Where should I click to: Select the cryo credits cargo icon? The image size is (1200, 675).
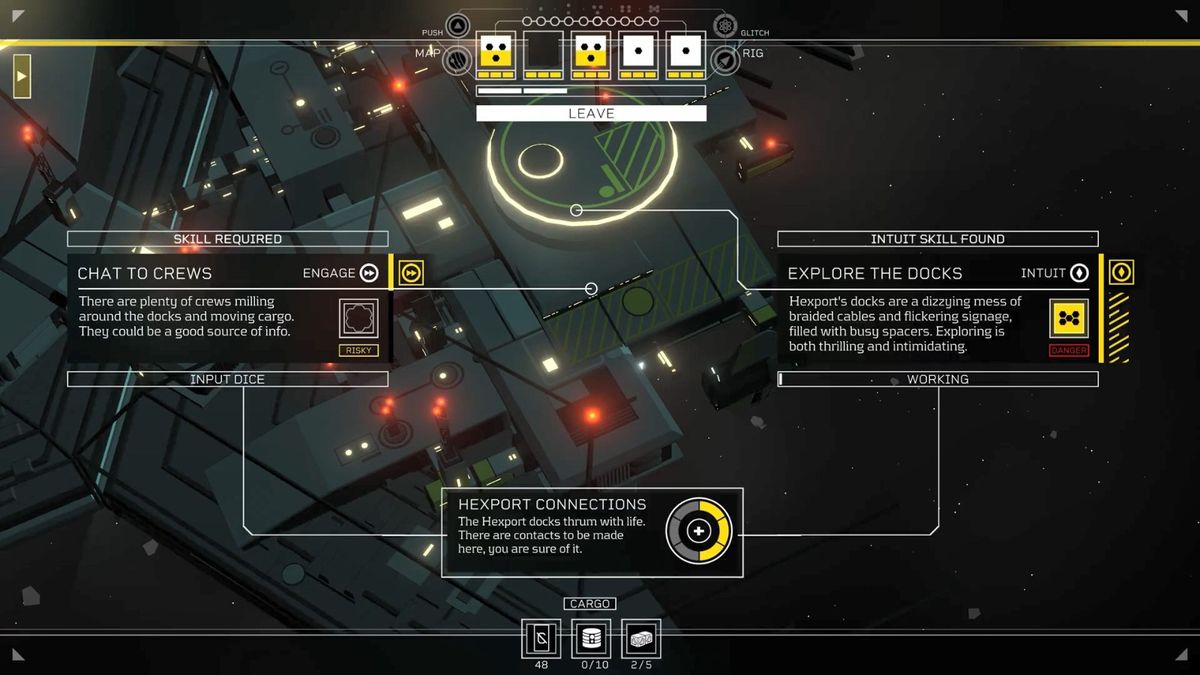[541, 638]
